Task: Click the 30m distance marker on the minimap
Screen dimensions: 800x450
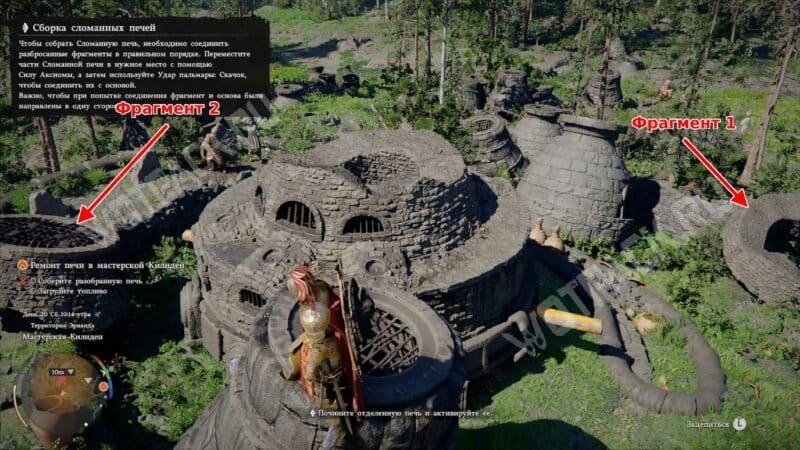Action: click(58, 372)
